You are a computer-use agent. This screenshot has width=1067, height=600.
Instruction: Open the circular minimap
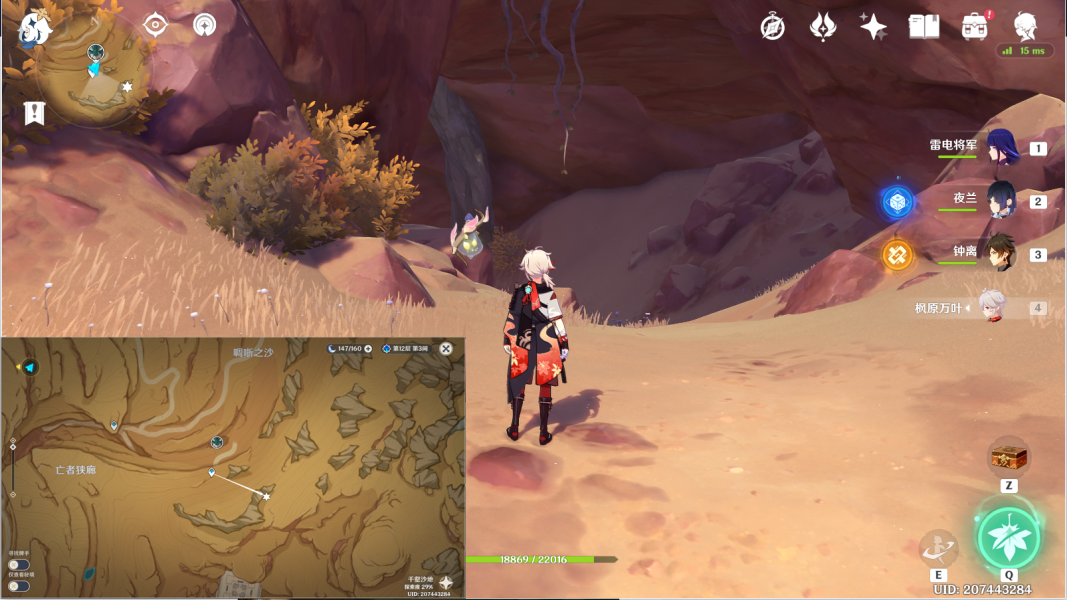coord(93,72)
